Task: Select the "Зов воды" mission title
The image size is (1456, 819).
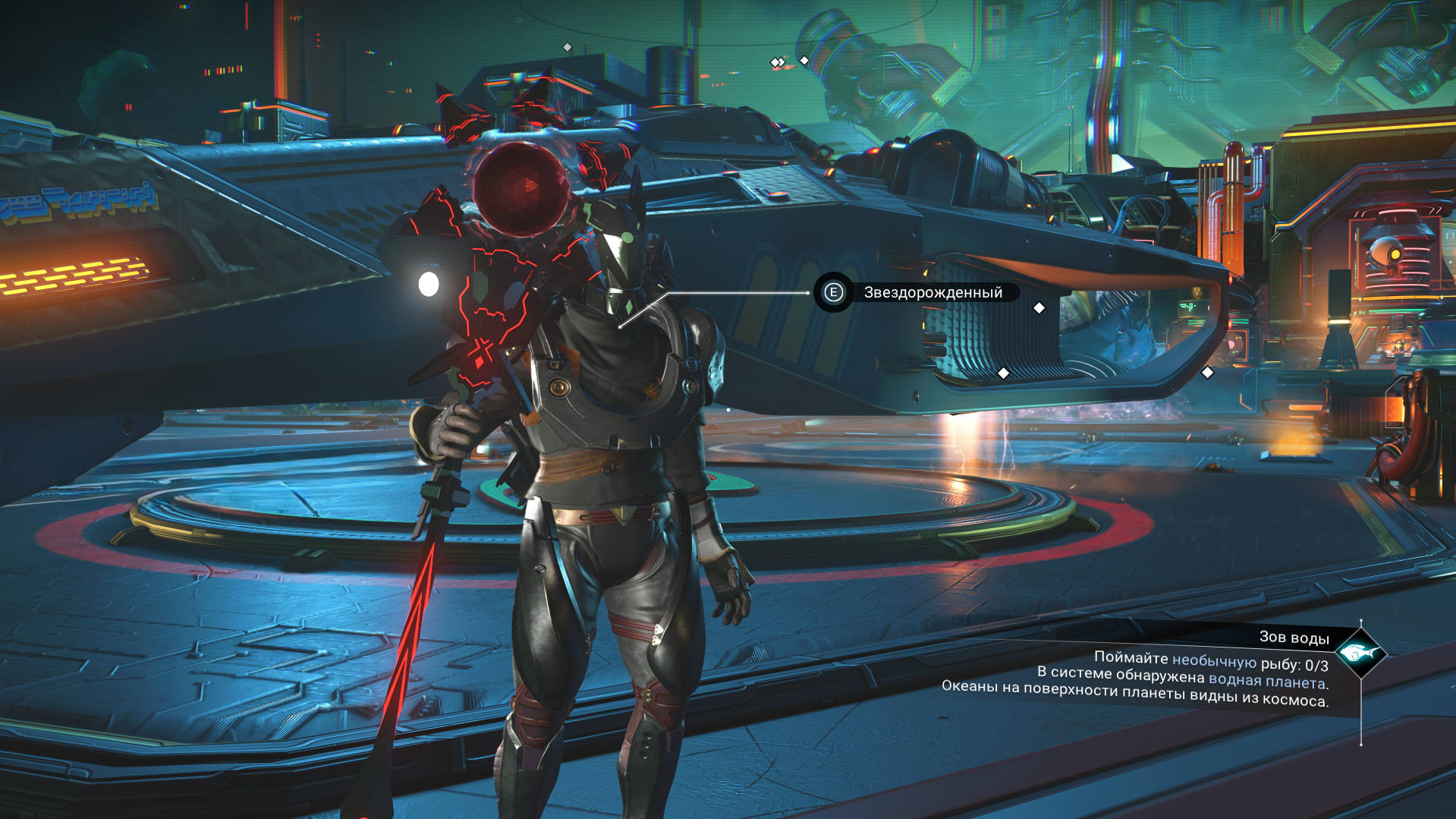Action: pyautogui.click(x=1294, y=638)
